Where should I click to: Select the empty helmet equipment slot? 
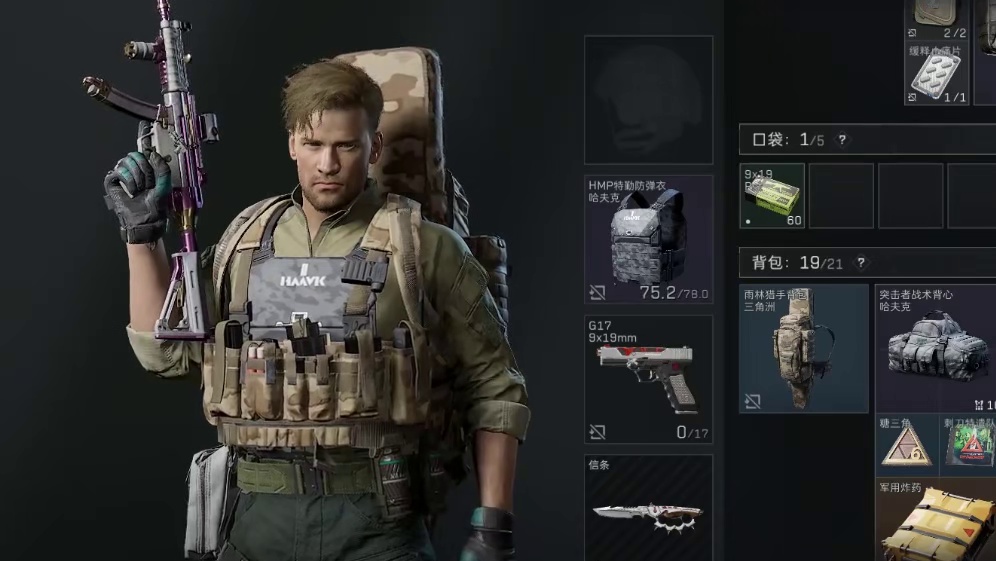pos(648,100)
